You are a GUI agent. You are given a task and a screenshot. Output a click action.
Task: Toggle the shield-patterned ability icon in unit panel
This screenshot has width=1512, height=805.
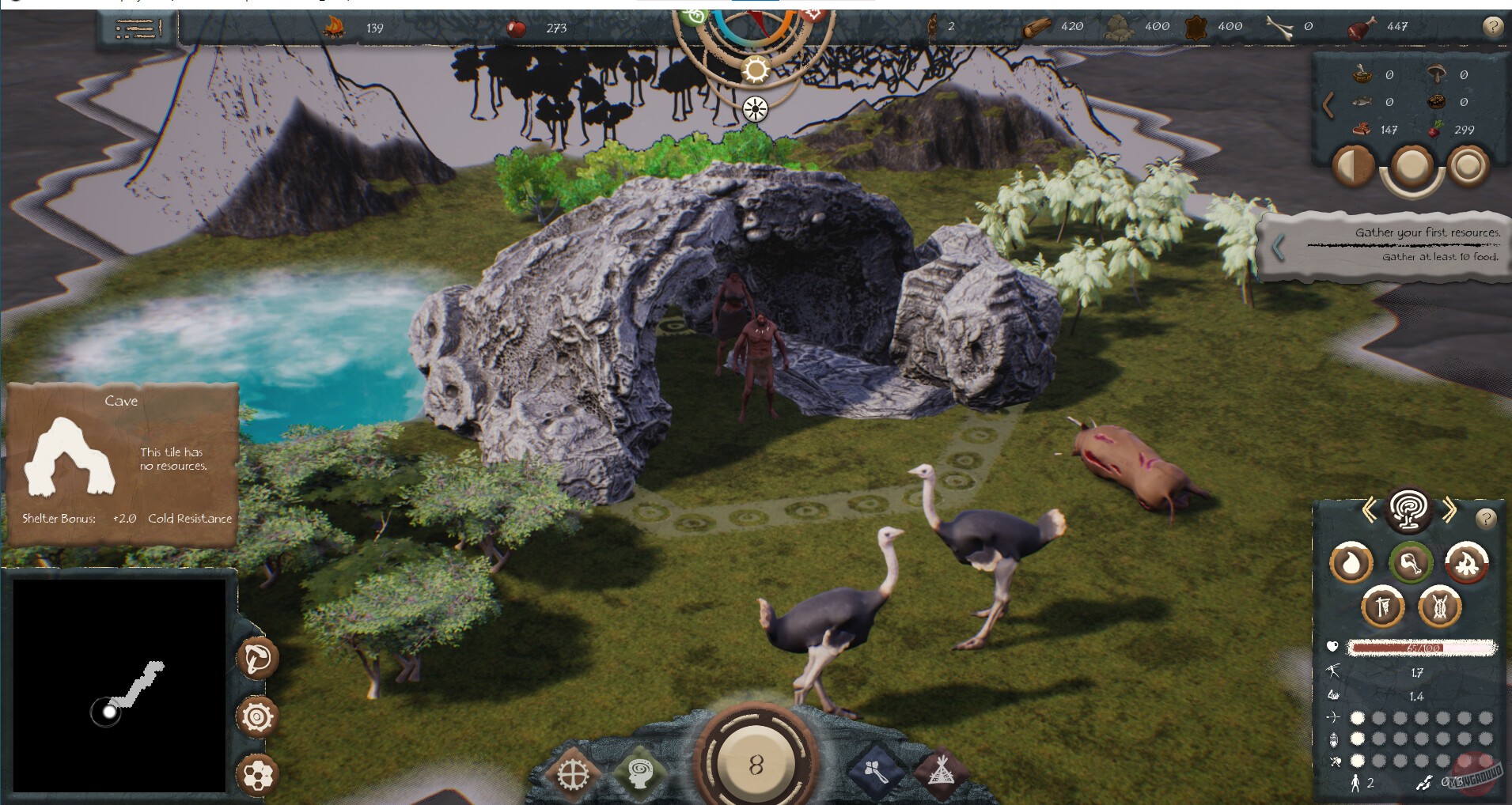(x=1438, y=607)
